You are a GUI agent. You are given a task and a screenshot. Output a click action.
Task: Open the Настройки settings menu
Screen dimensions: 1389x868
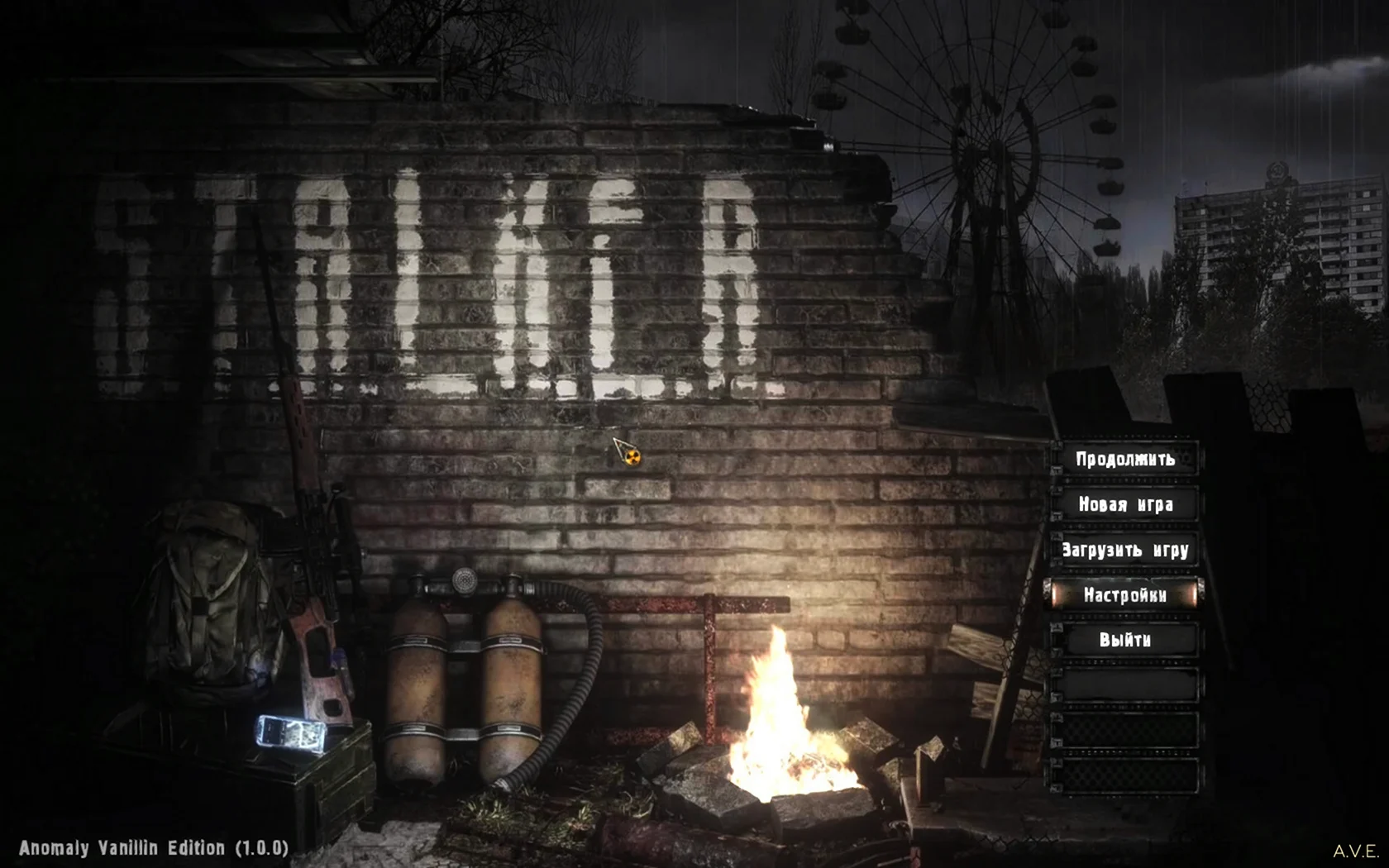click(x=1125, y=595)
